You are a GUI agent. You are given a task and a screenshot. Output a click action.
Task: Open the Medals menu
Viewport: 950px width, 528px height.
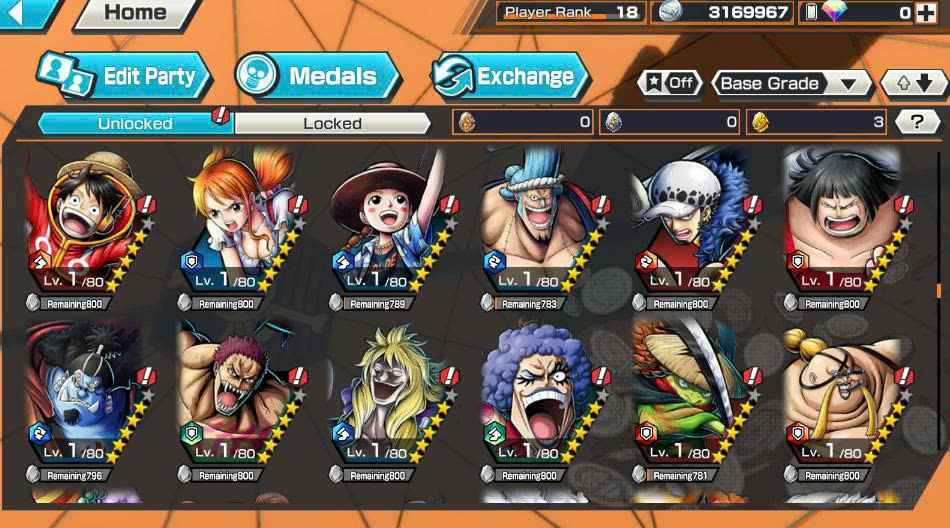click(x=317, y=76)
